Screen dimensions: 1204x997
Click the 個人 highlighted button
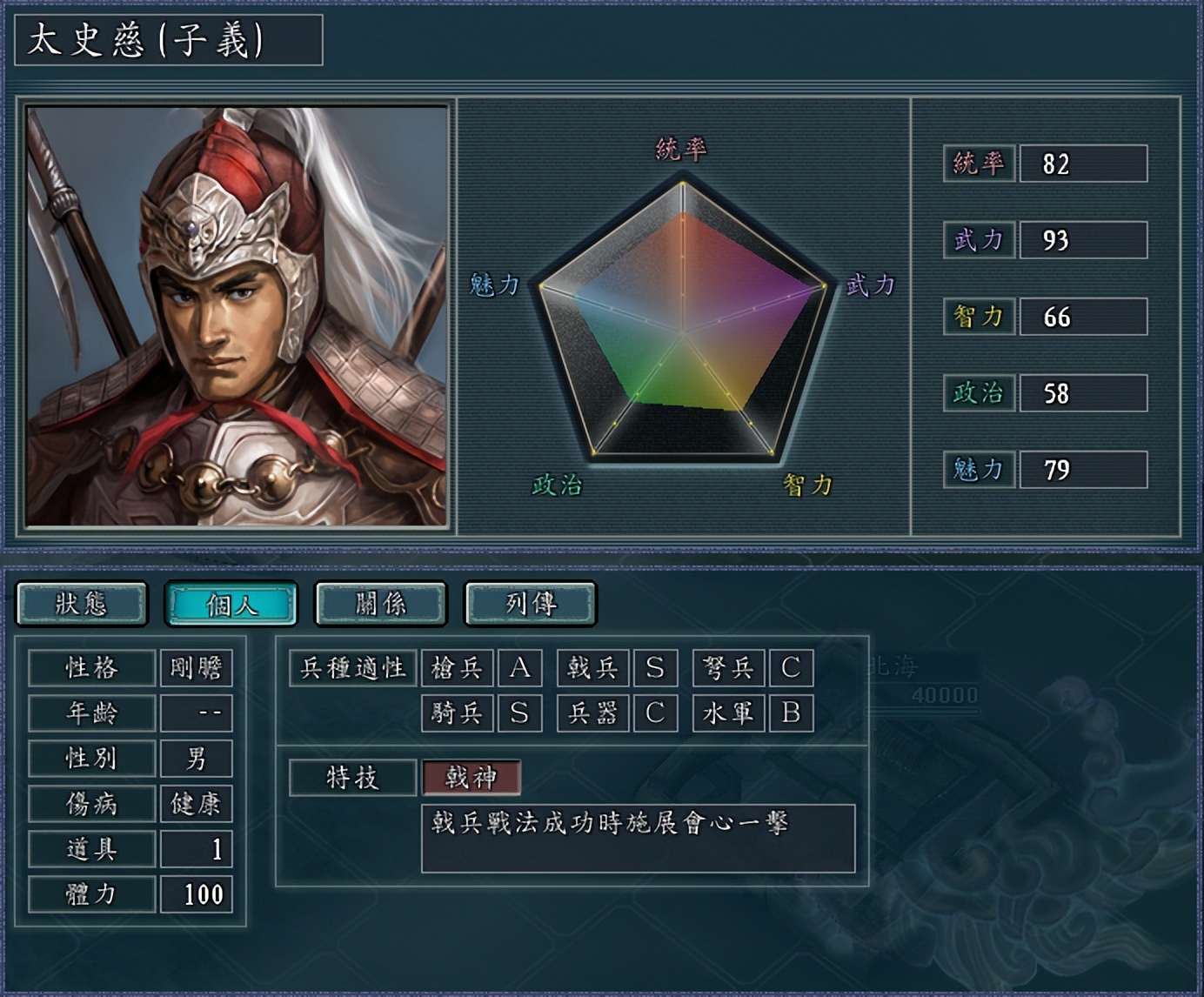coord(232,603)
